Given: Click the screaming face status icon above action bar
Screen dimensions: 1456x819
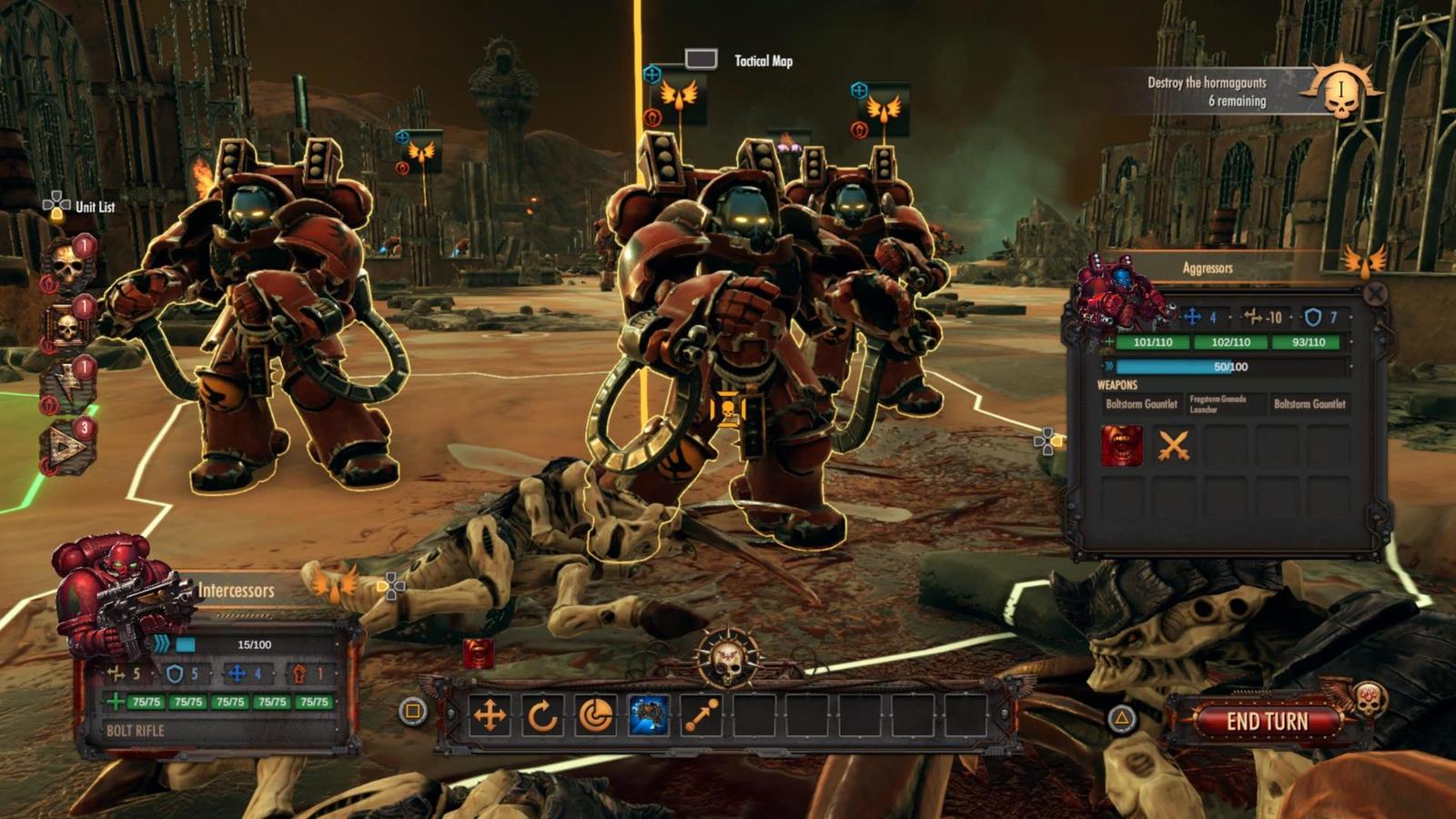Looking at the screenshot, I should pyautogui.click(x=480, y=653).
